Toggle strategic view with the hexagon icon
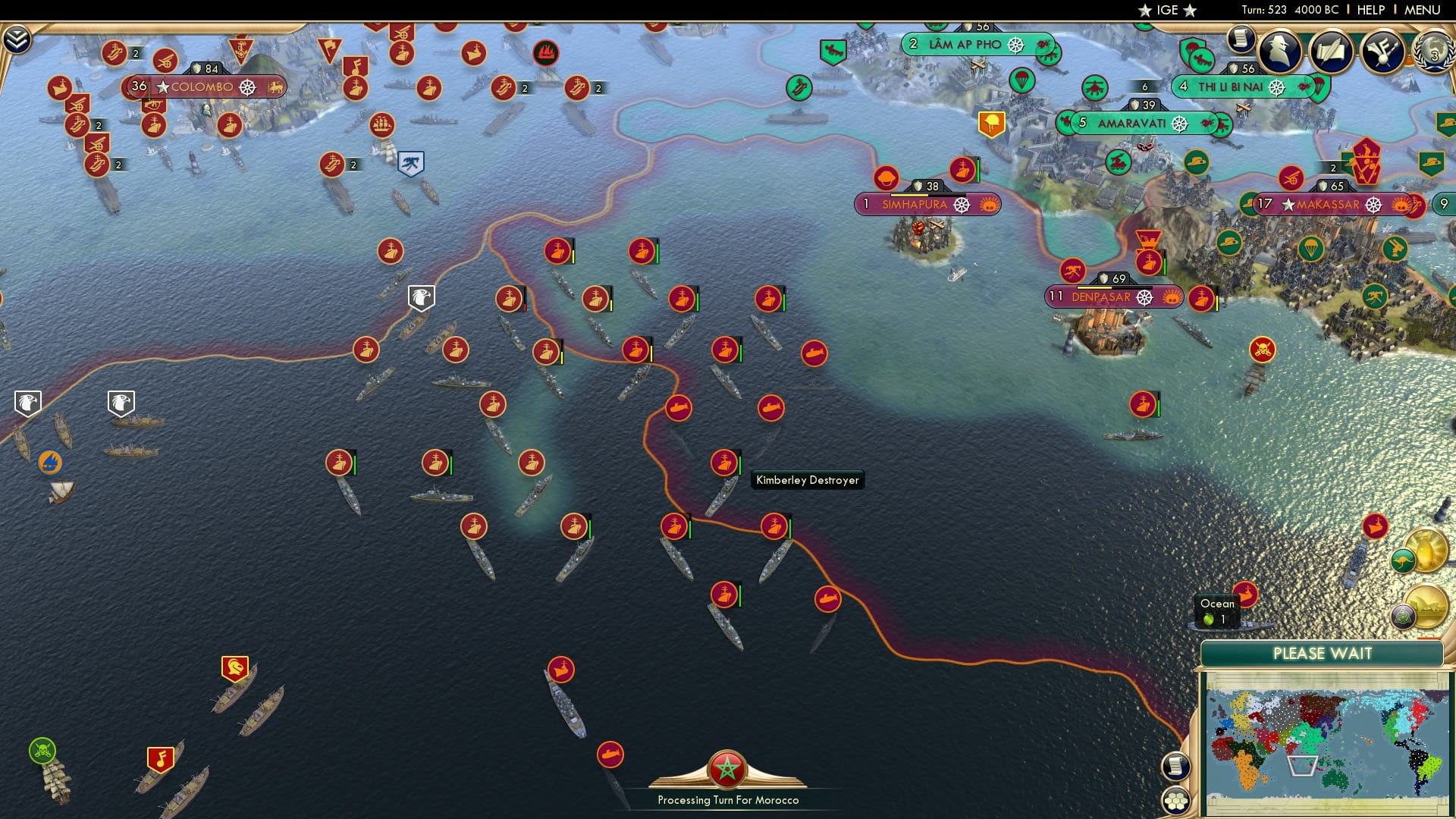This screenshot has width=1456, height=819. [1176, 801]
